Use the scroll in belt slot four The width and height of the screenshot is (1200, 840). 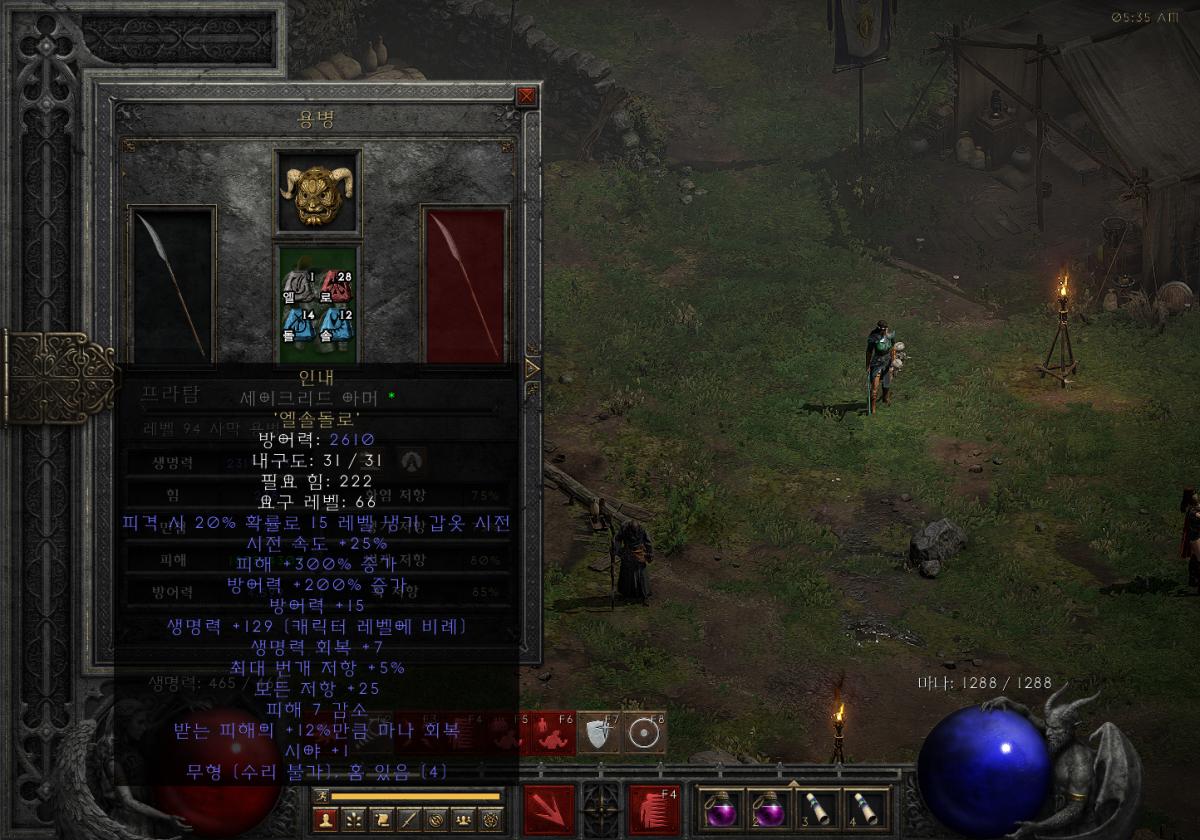click(865, 809)
